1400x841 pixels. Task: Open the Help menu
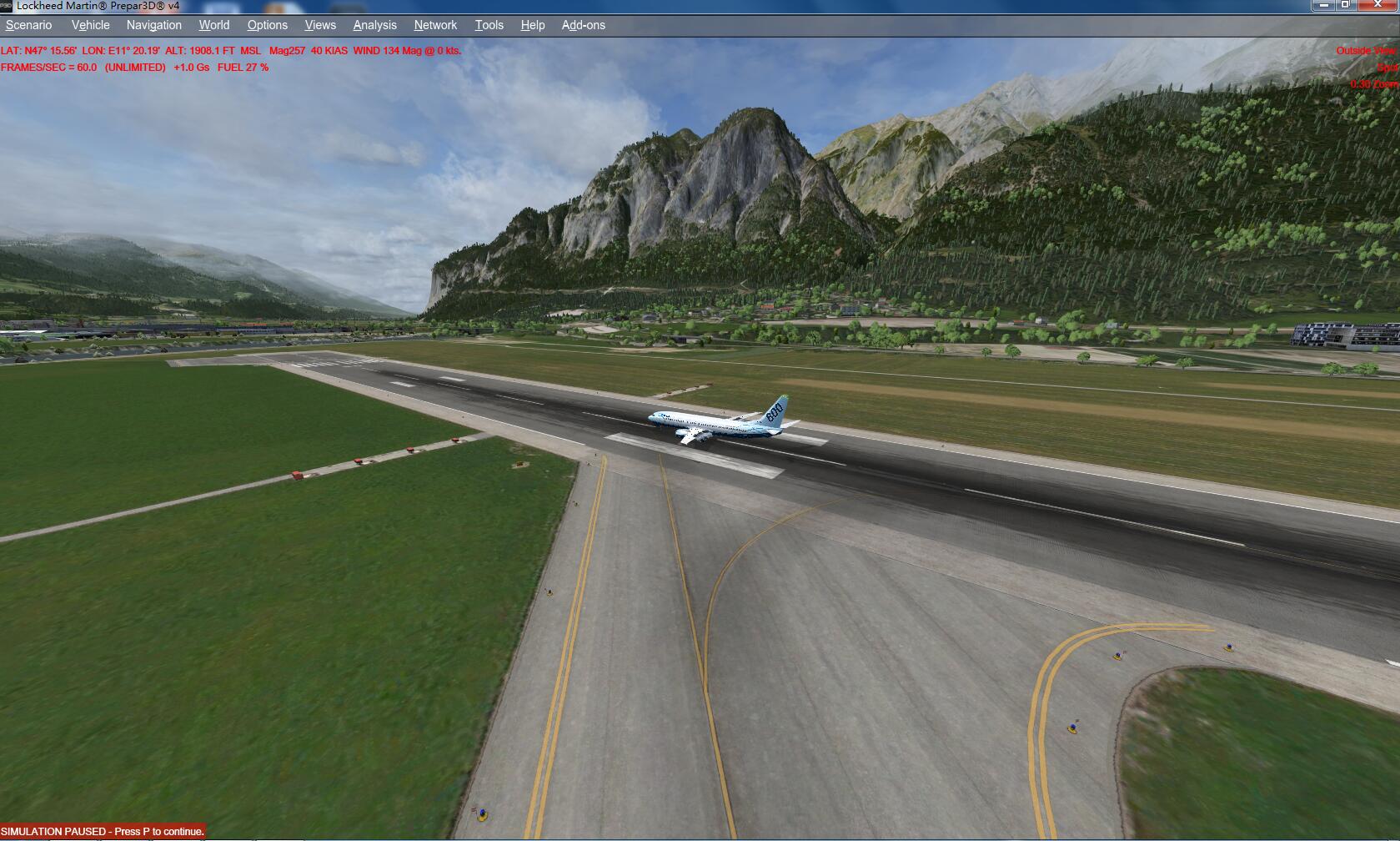pyautogui.click(x=533, y=25)
